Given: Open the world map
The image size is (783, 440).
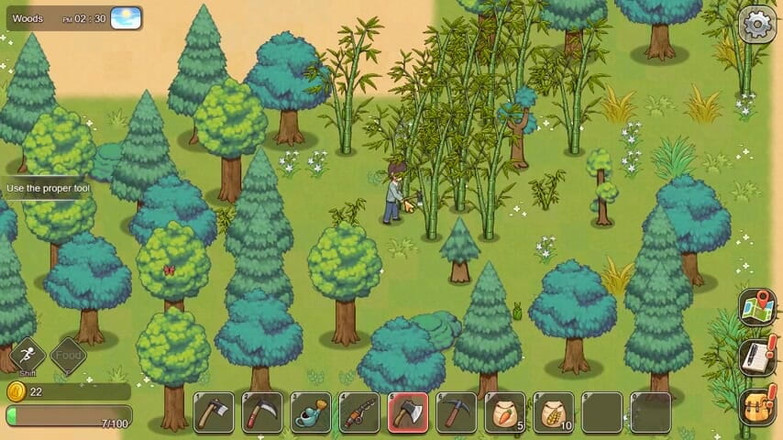Looking at the screenshot, I should click(x=757, y=309).
